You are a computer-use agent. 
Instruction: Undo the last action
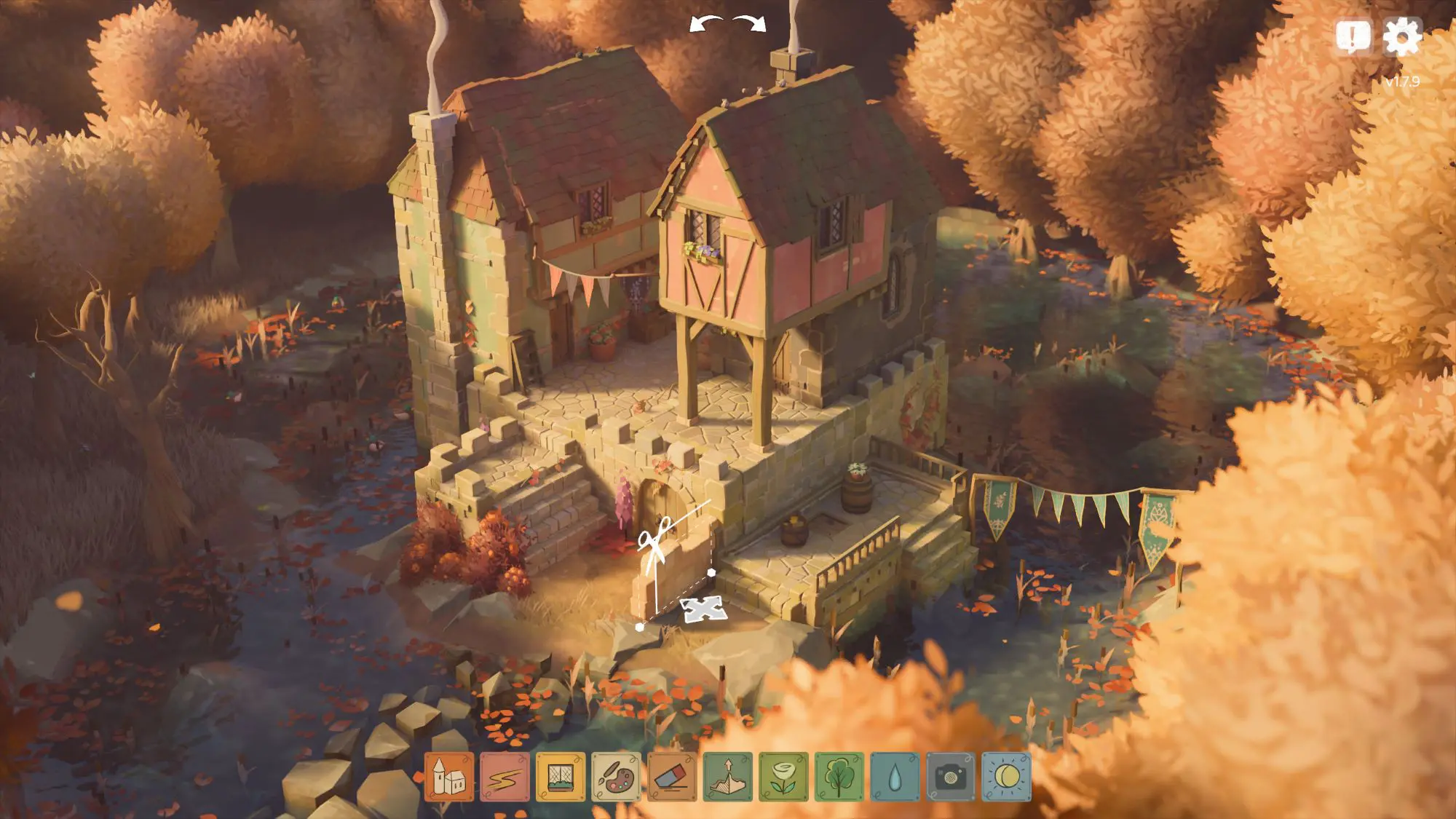(x=705, y=24)
